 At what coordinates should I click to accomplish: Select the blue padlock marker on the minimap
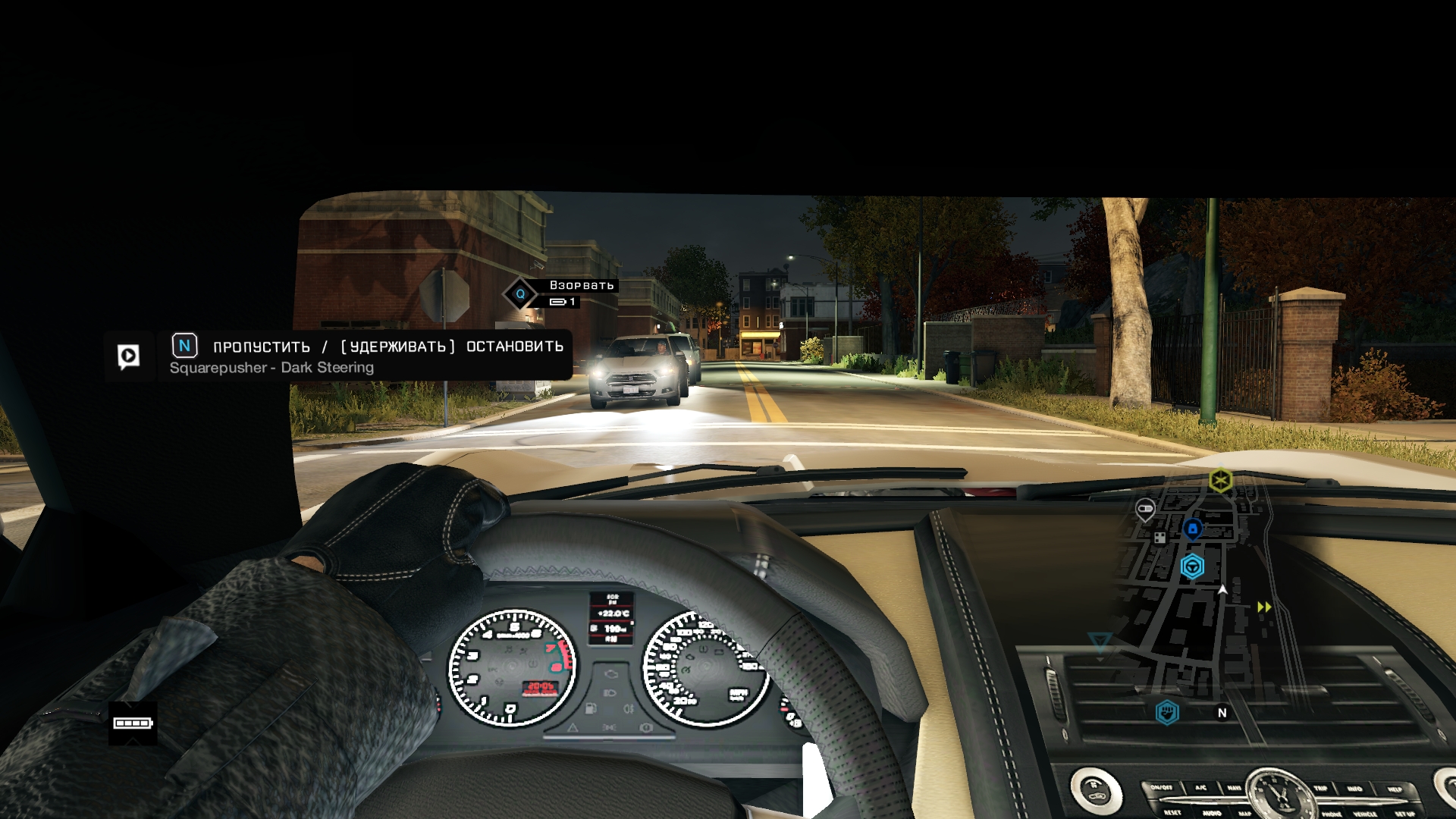point(1192,529)
